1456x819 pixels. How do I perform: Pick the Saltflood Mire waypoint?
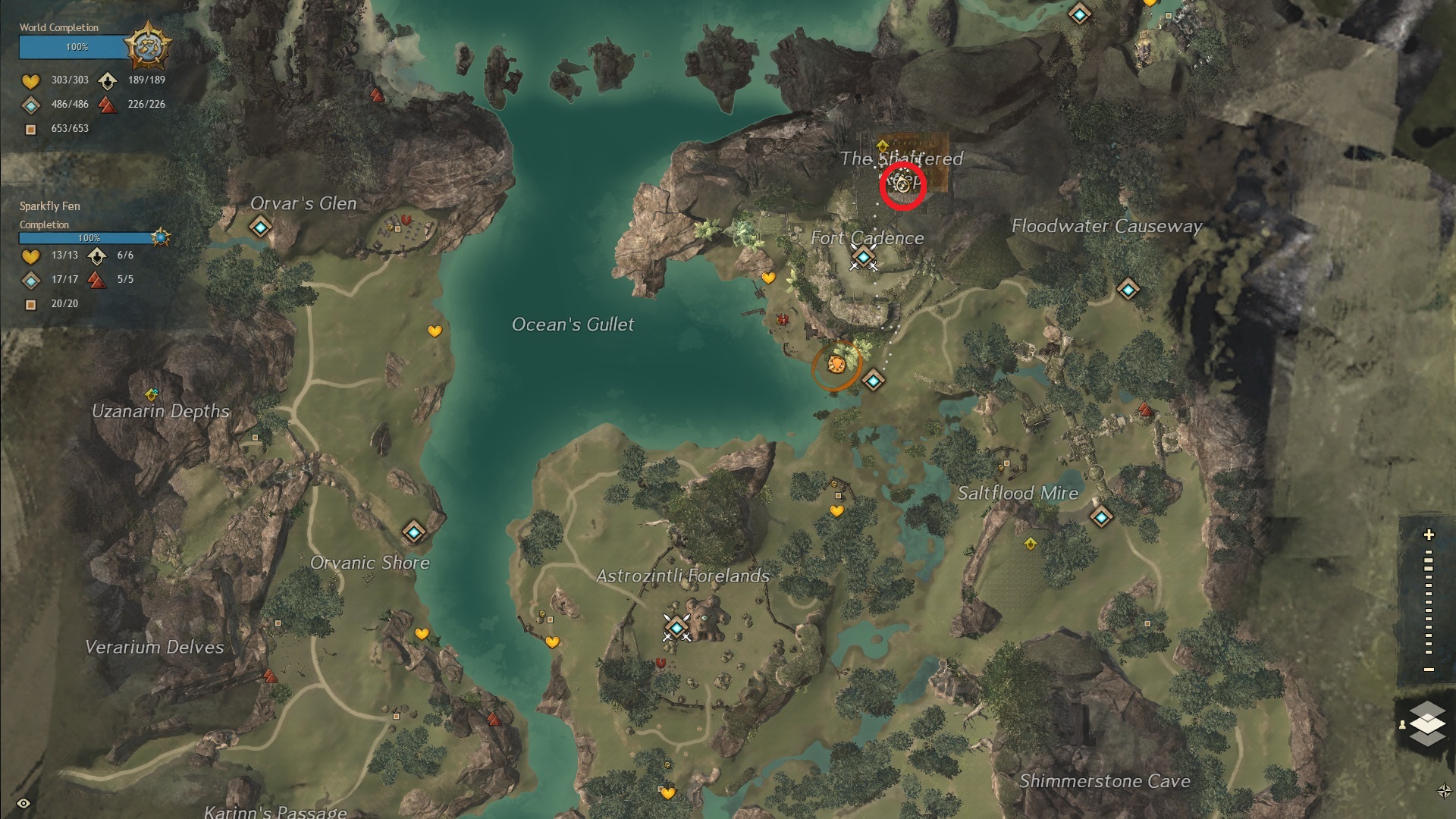pyautogui.click(x=1101, y=517)
